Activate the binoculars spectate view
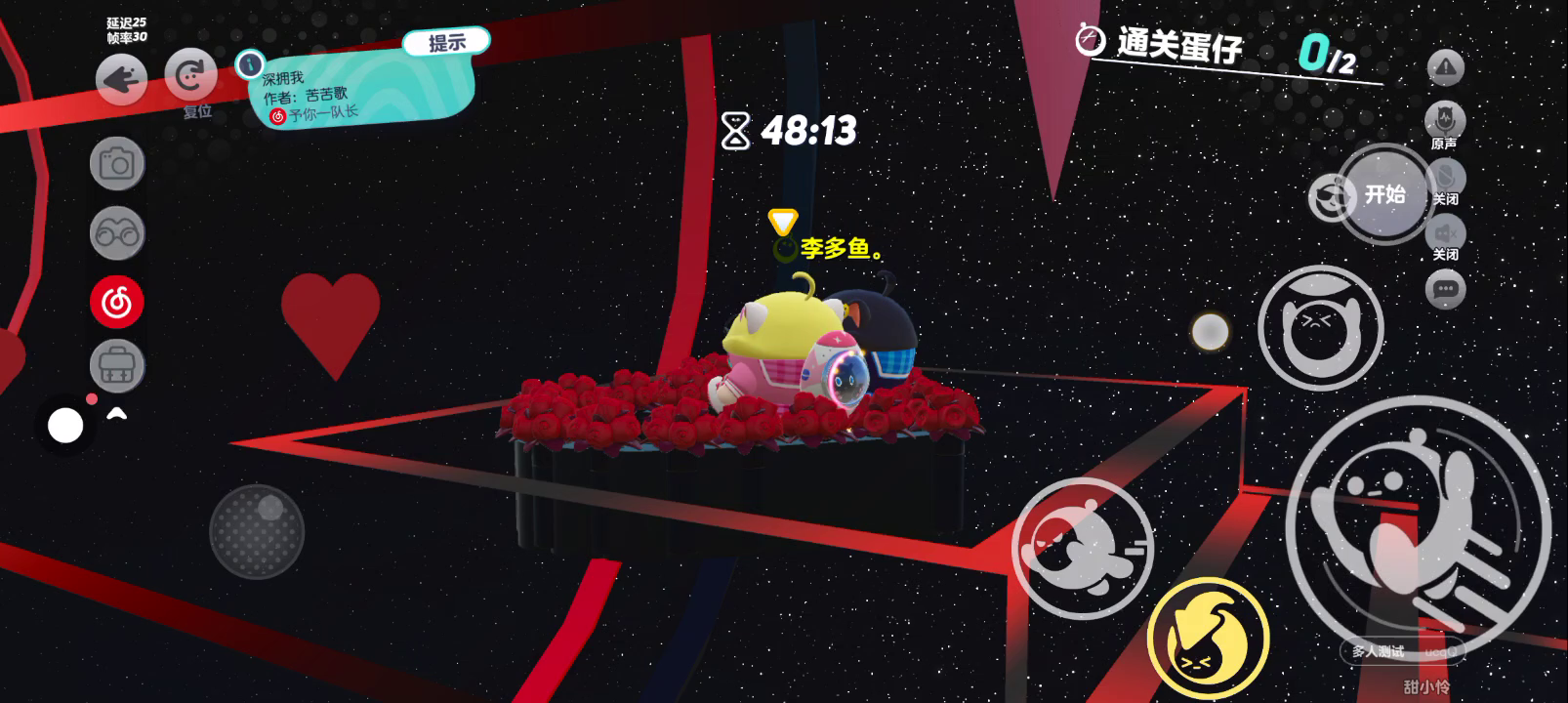Viewport: 1568px width, 703px height. click(117, 233)
